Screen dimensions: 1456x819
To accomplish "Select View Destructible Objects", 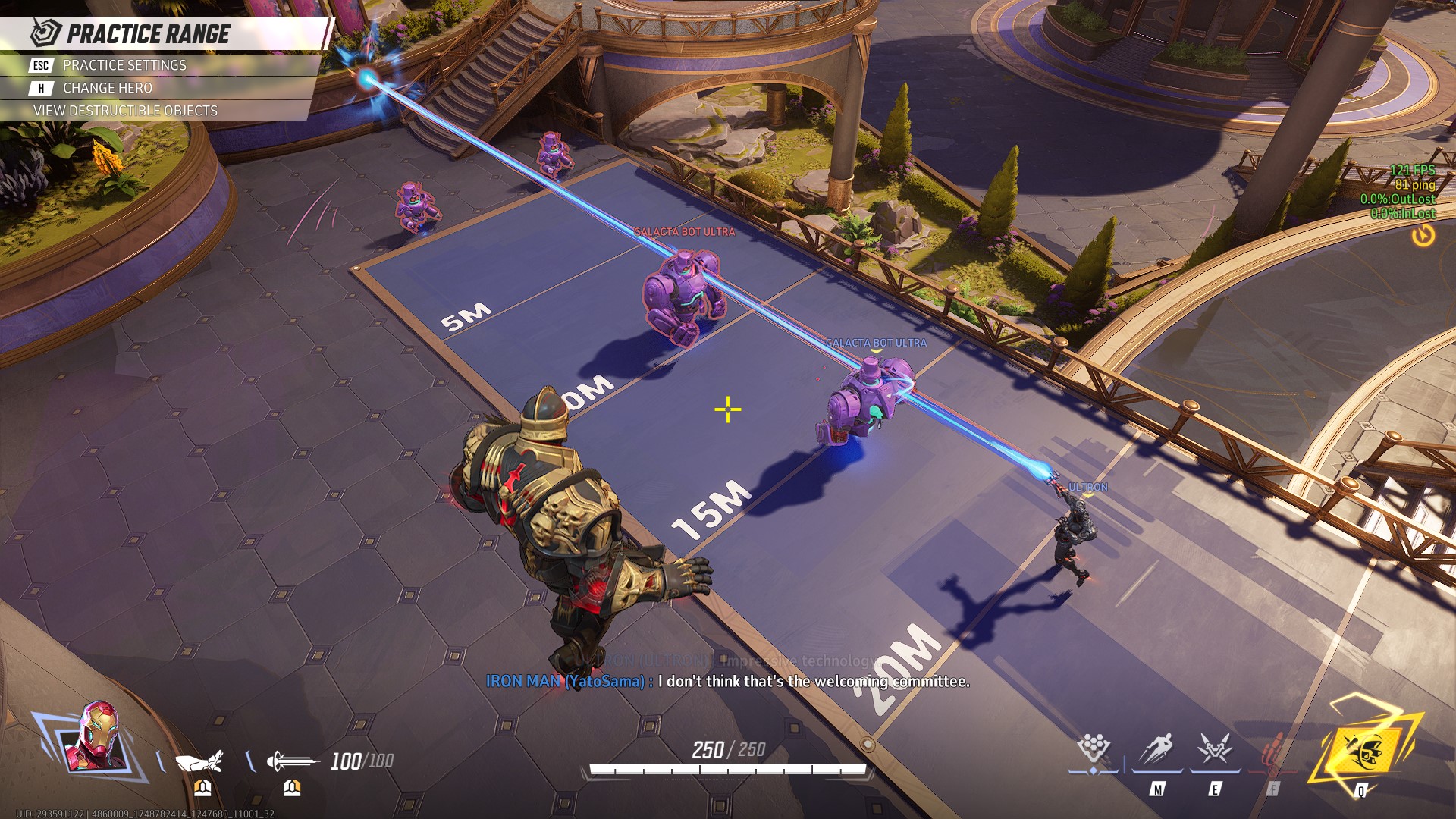I will tap(125, 111).
